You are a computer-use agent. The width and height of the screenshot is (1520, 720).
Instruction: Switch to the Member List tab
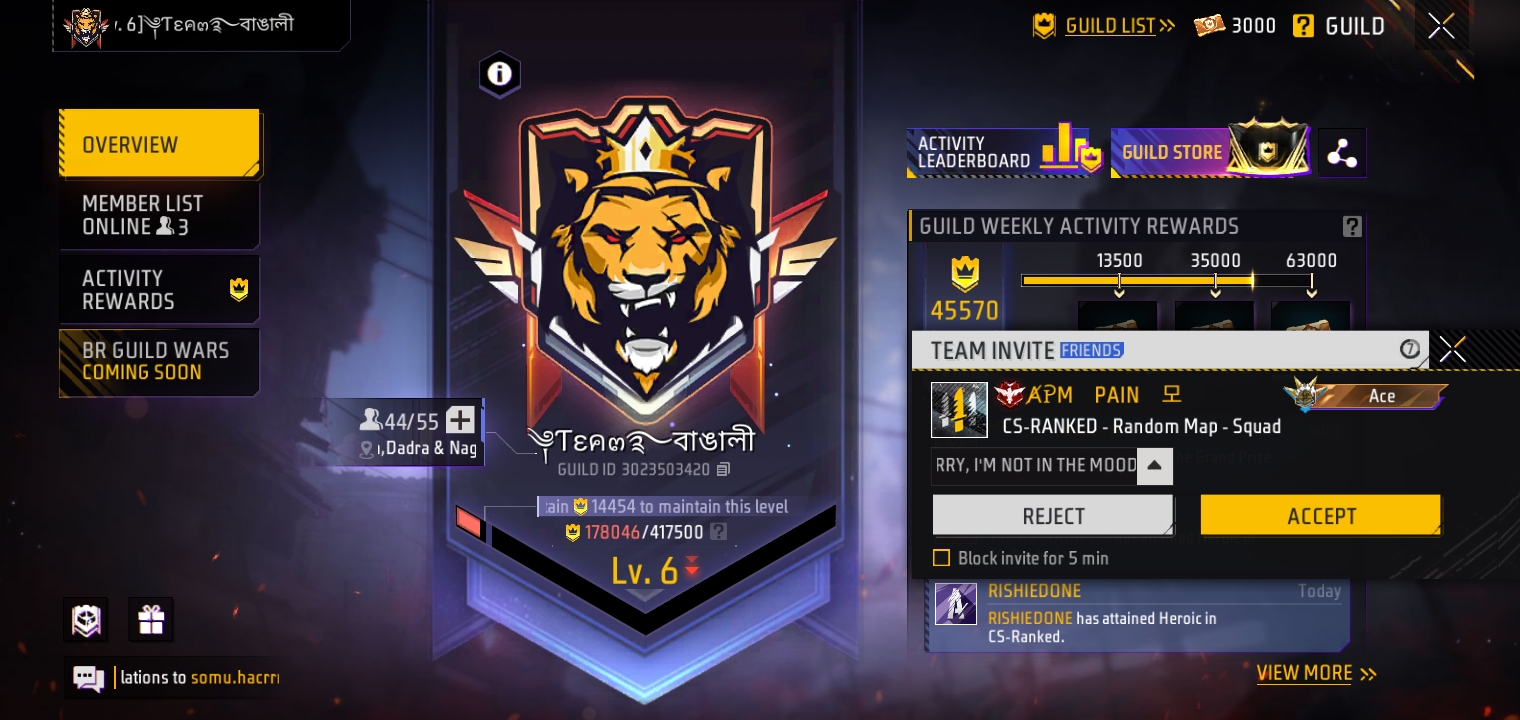159,214
